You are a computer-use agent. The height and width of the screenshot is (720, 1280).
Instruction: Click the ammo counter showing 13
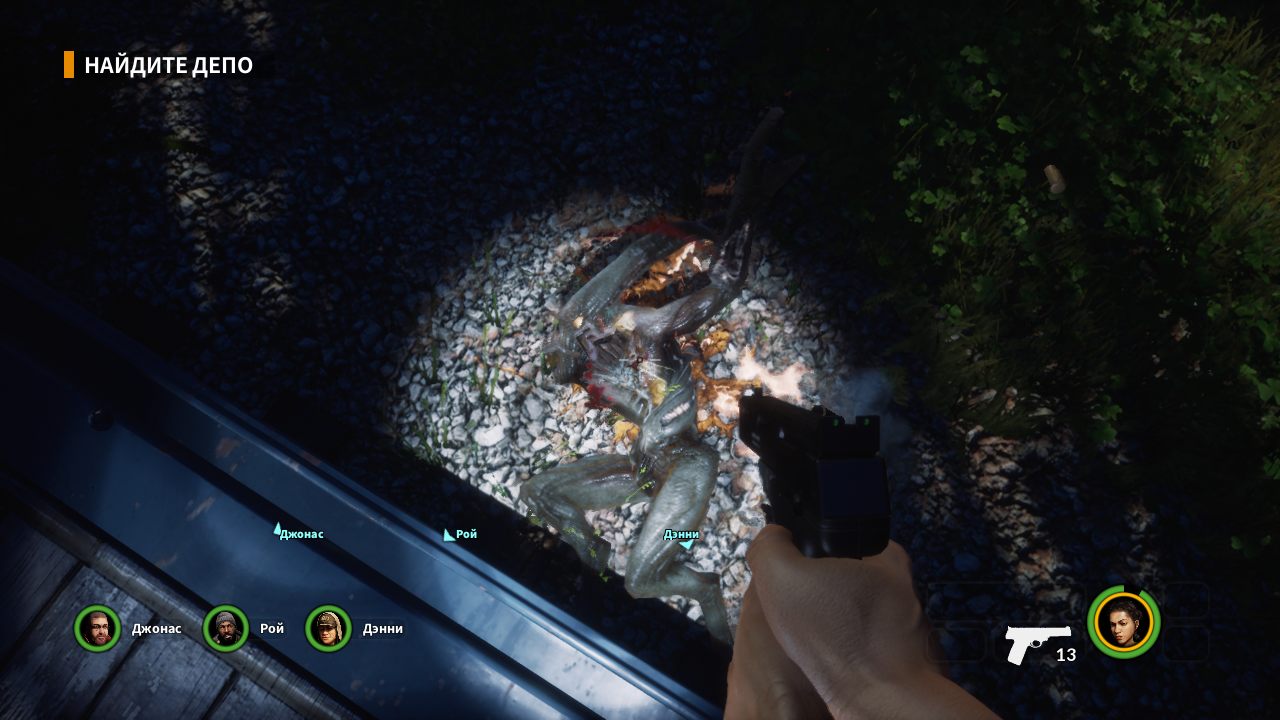pyautogui.click(x=1064, y=656)
